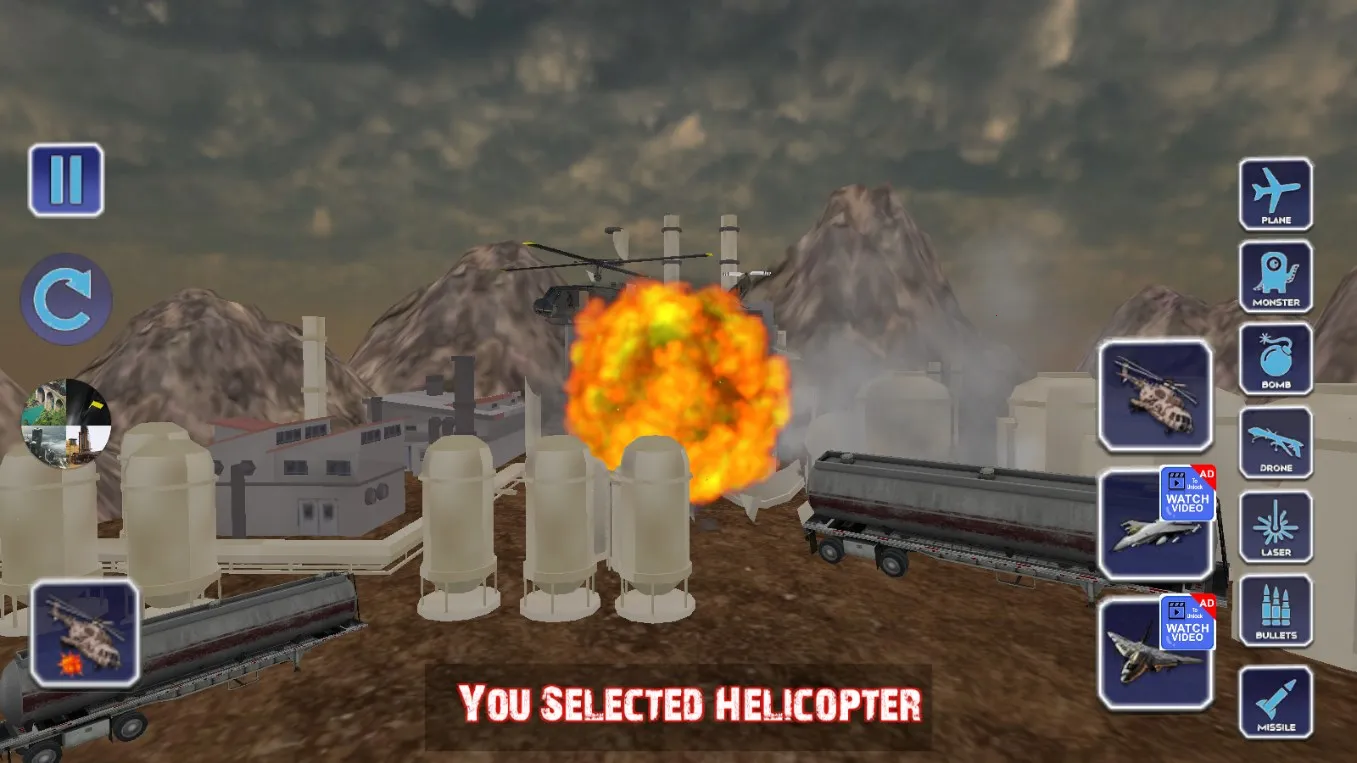Pause the game

[67, 182]
